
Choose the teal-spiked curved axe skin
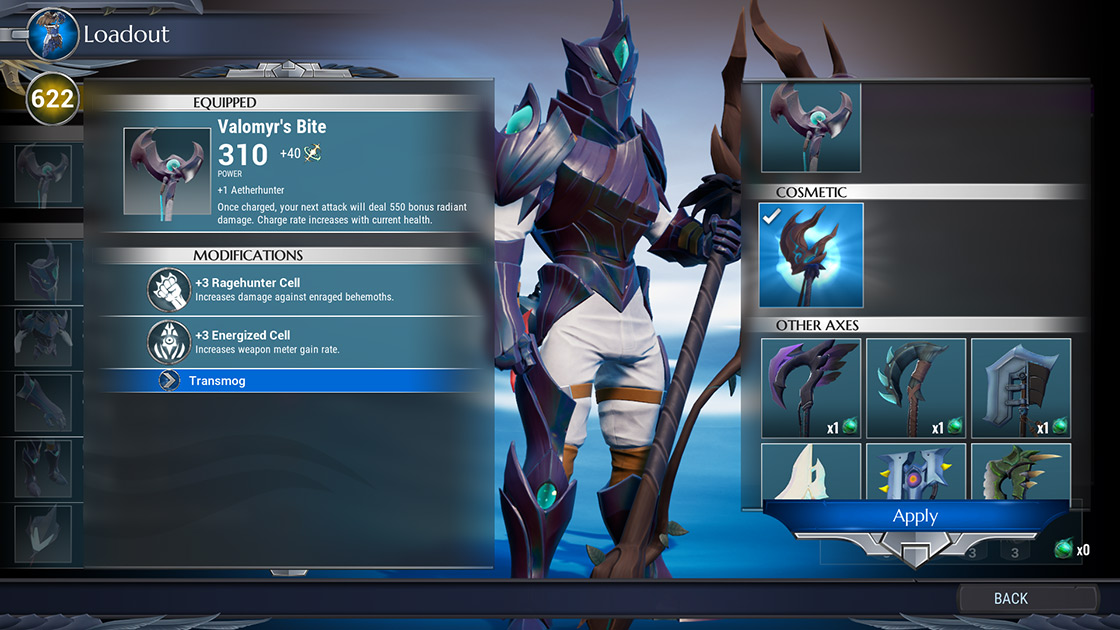(915, 388)
